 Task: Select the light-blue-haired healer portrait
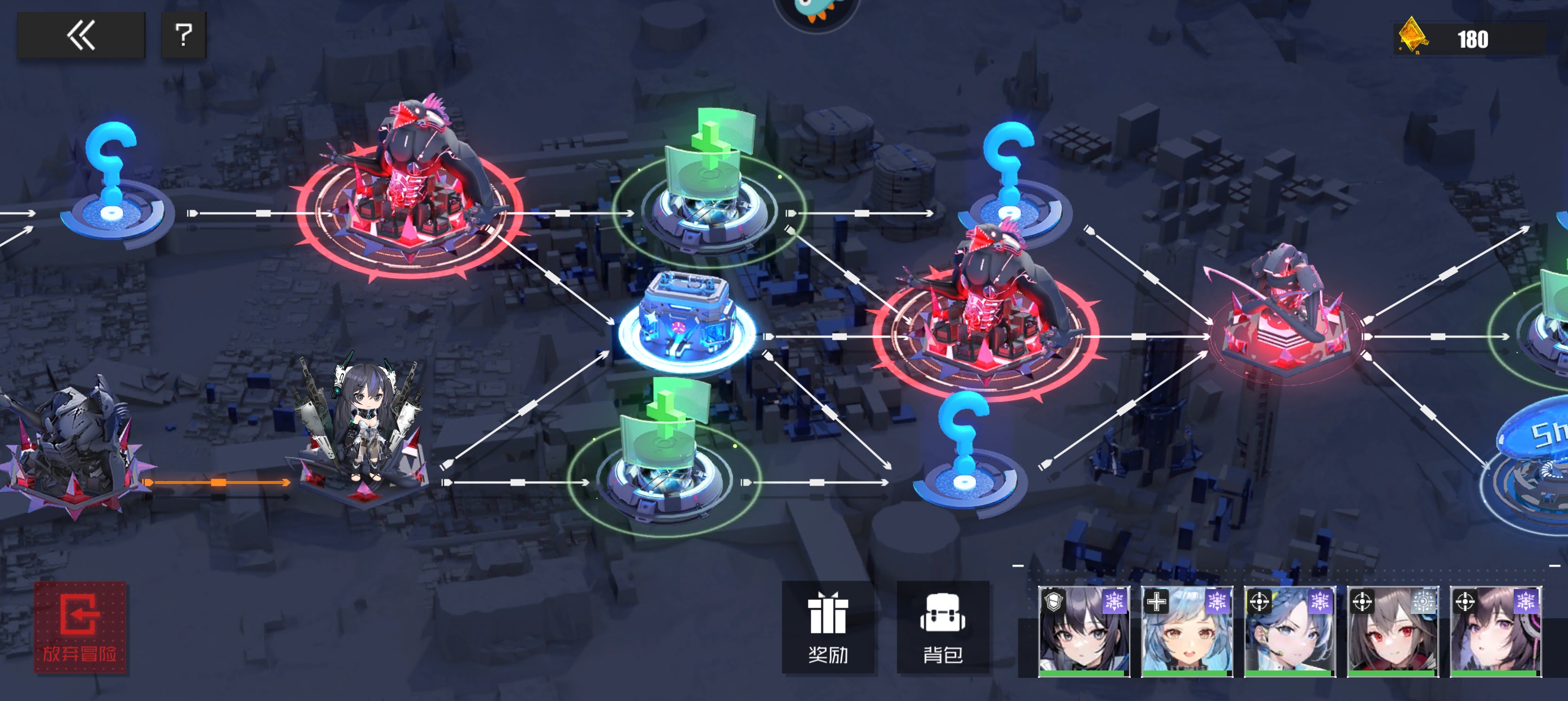(x=1186, y=631)
